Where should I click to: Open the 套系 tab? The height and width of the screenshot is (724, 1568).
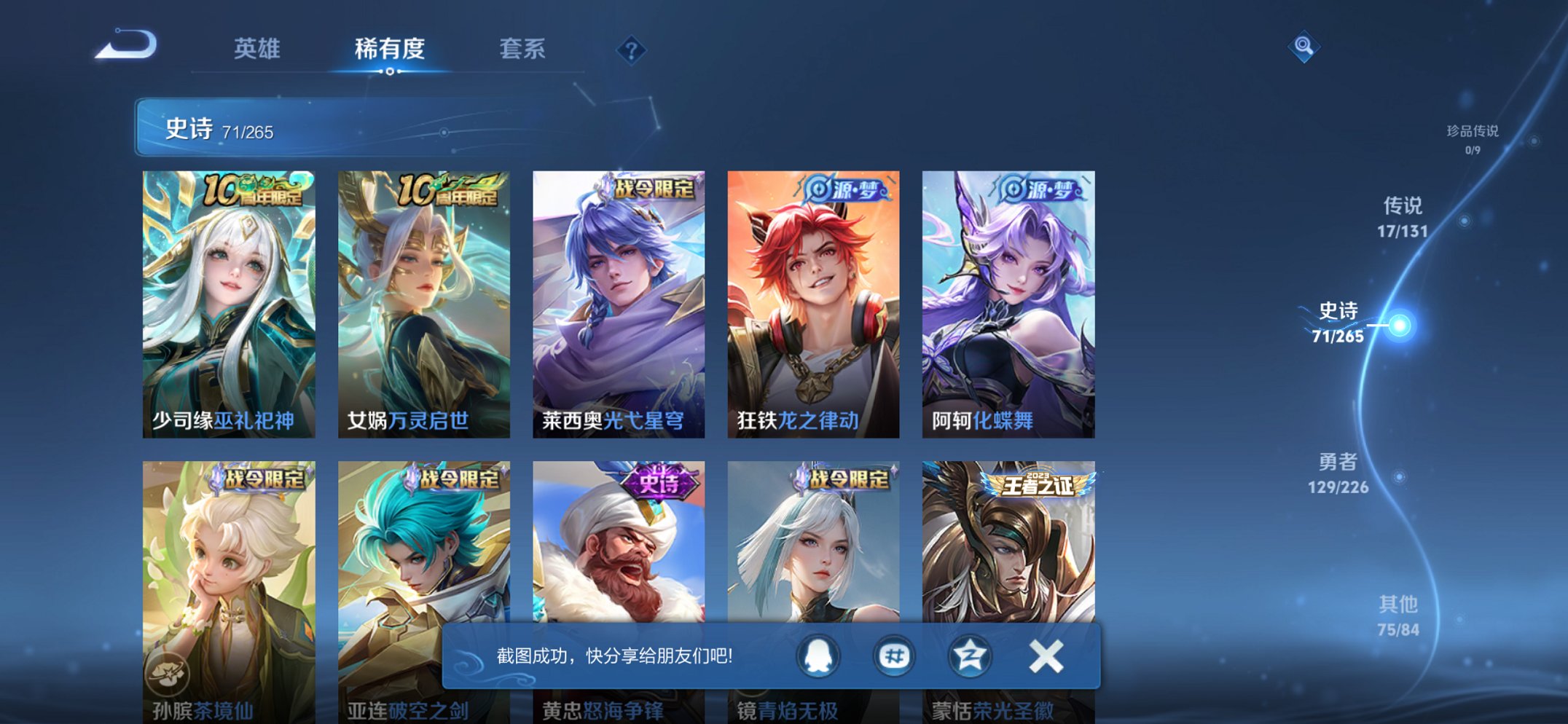(522, 50)
